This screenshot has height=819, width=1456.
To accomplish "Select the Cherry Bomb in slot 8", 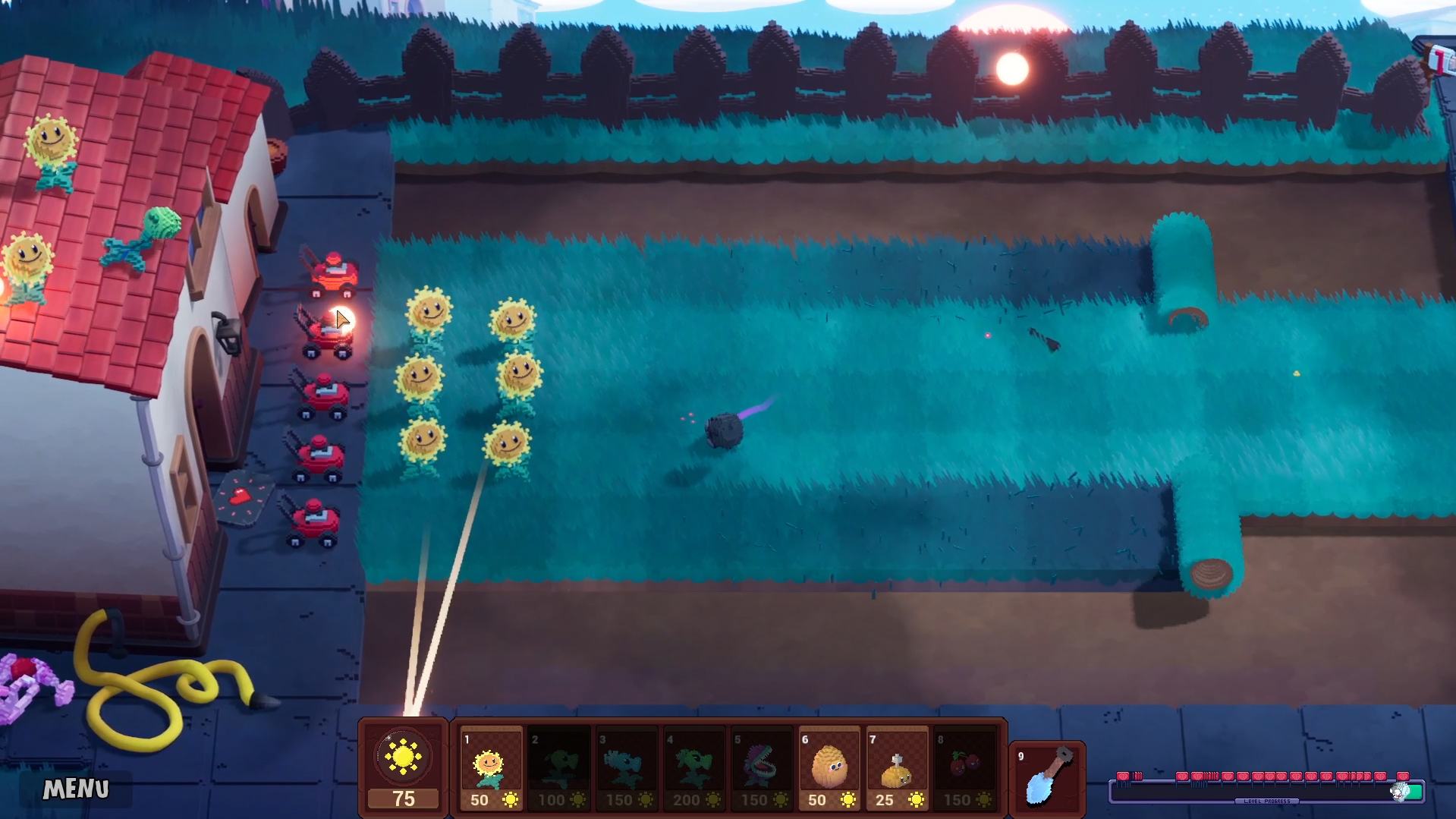I will pos(963,767).
